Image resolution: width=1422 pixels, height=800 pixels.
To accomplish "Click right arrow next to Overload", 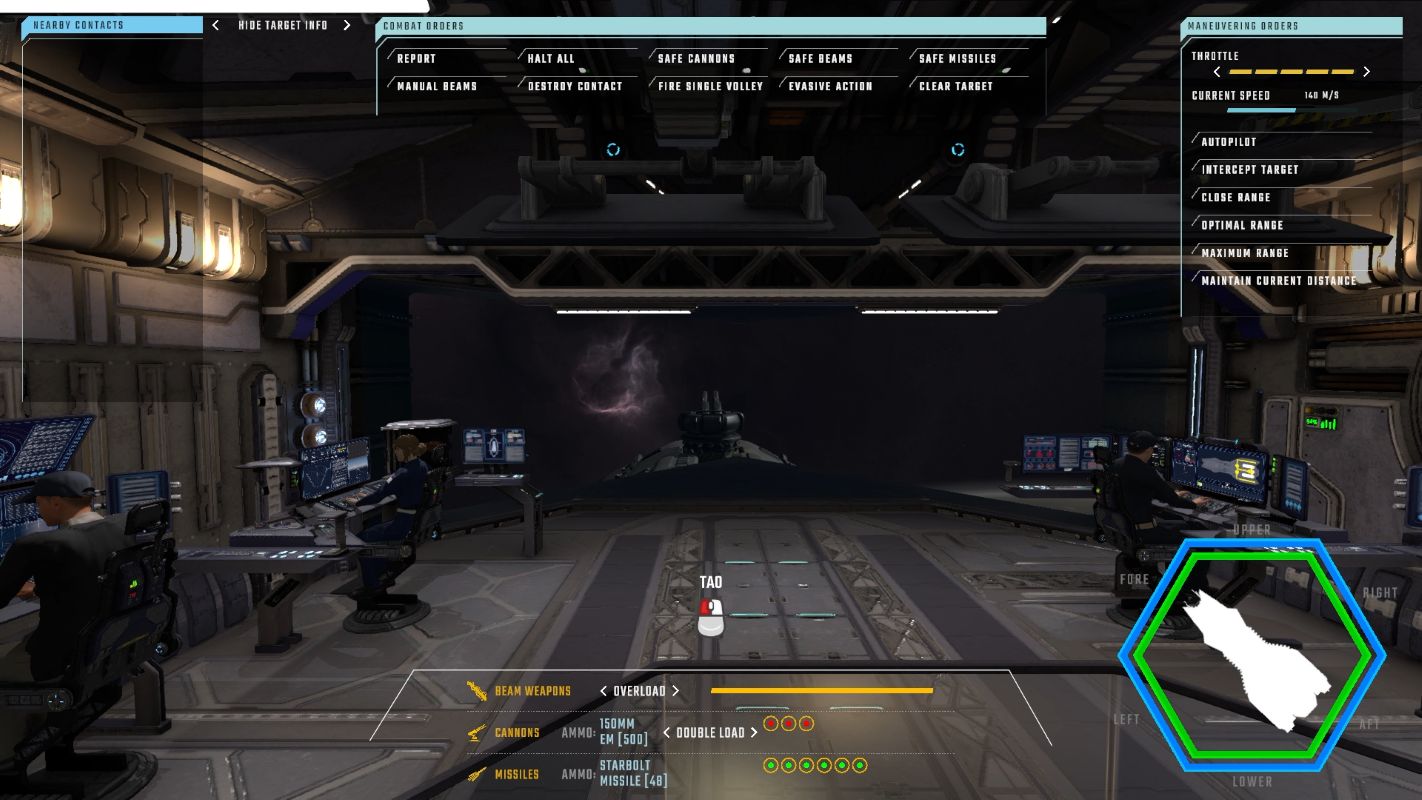I will tap(676, 691).
